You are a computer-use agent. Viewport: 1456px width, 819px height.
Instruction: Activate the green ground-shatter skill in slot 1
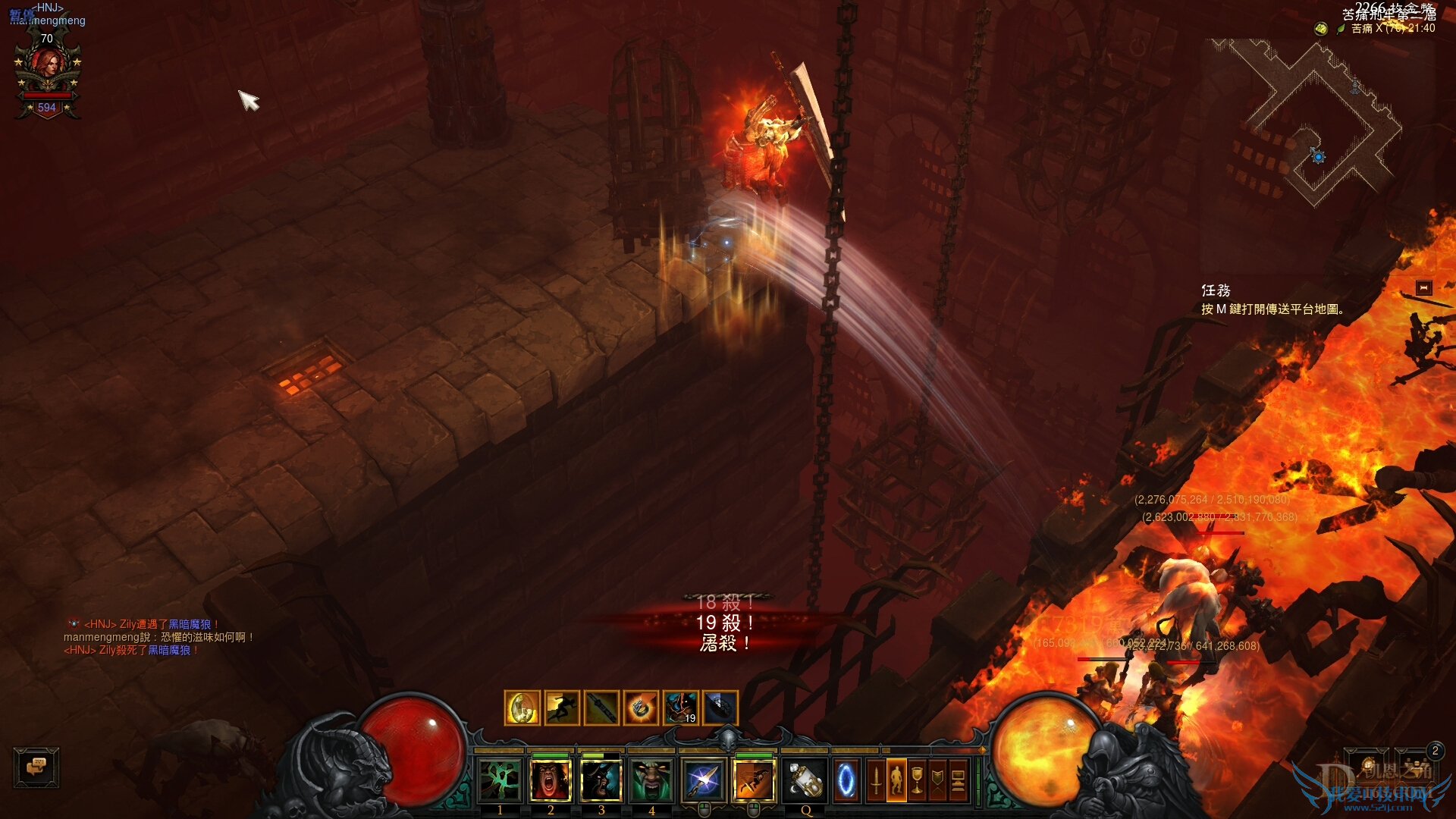500,780
